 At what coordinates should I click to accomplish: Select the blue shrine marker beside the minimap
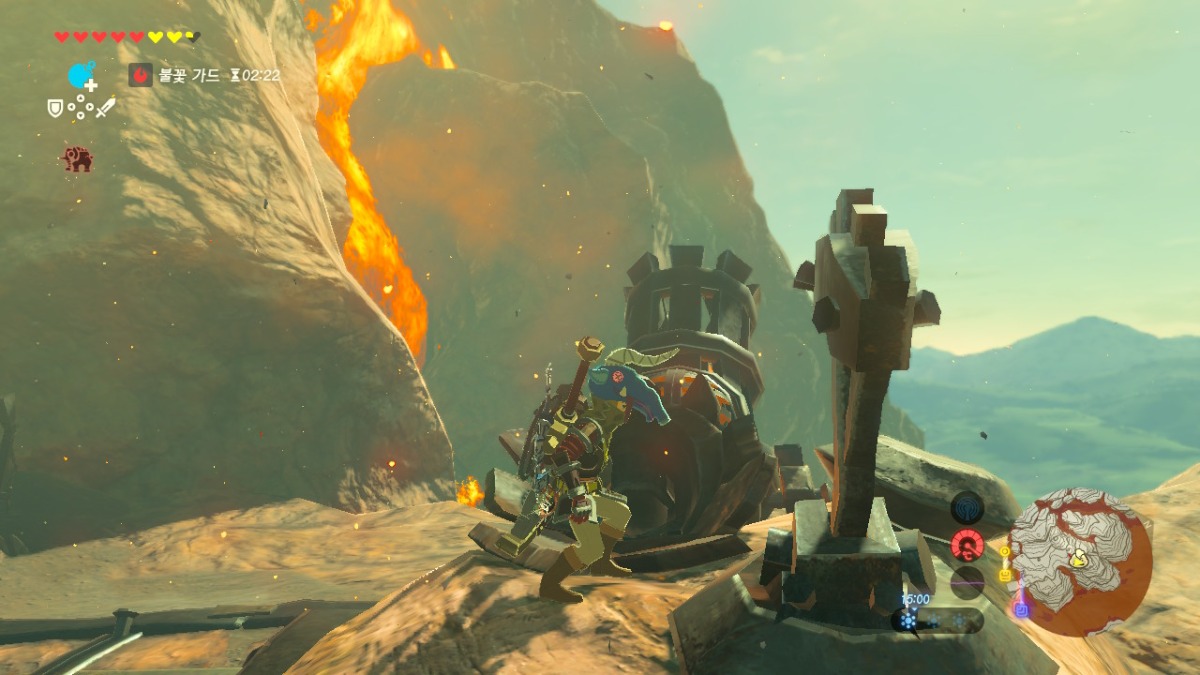coord(1020,608)
